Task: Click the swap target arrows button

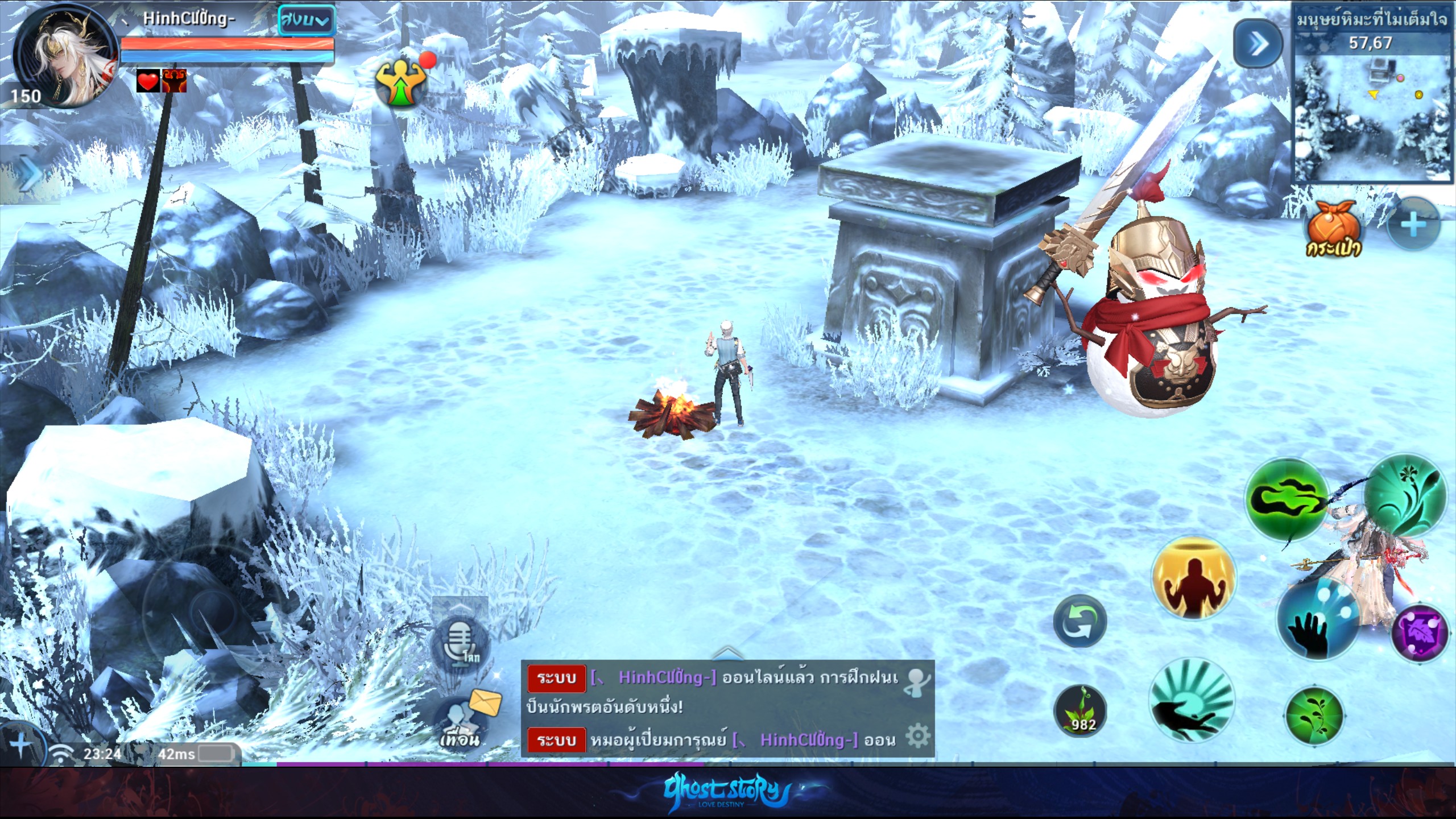Action: point(1079,621)
